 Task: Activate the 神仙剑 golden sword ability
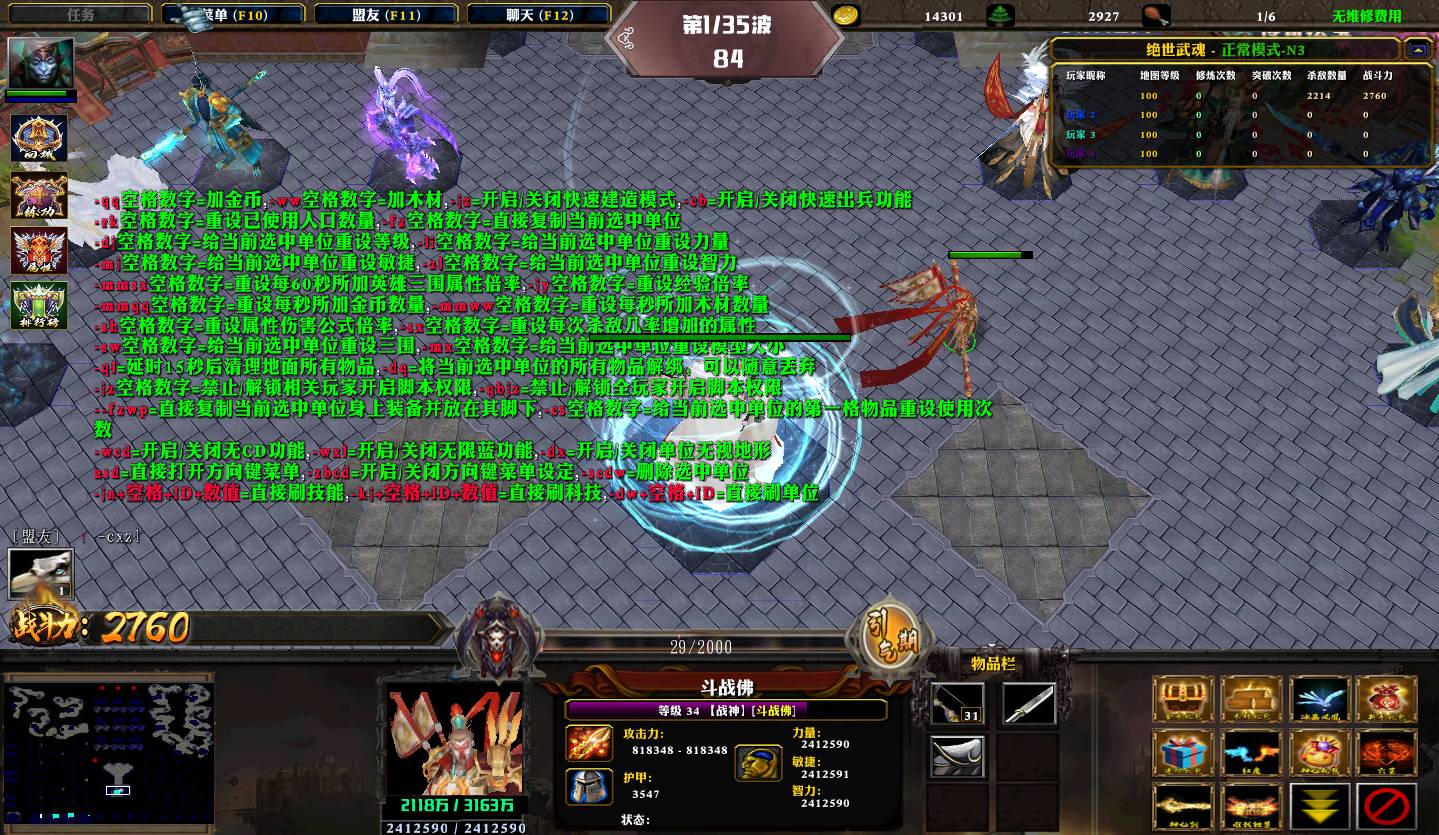pyautogui.click(x=1183, y=806)
